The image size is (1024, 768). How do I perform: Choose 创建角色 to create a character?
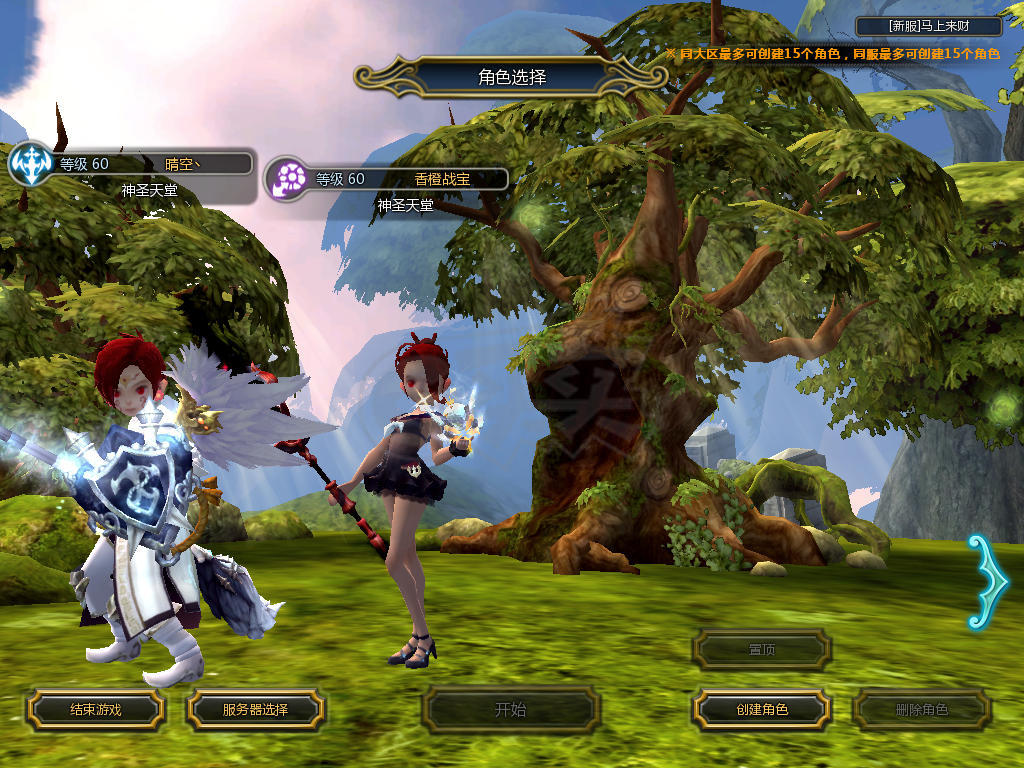(x=762, y=710)
